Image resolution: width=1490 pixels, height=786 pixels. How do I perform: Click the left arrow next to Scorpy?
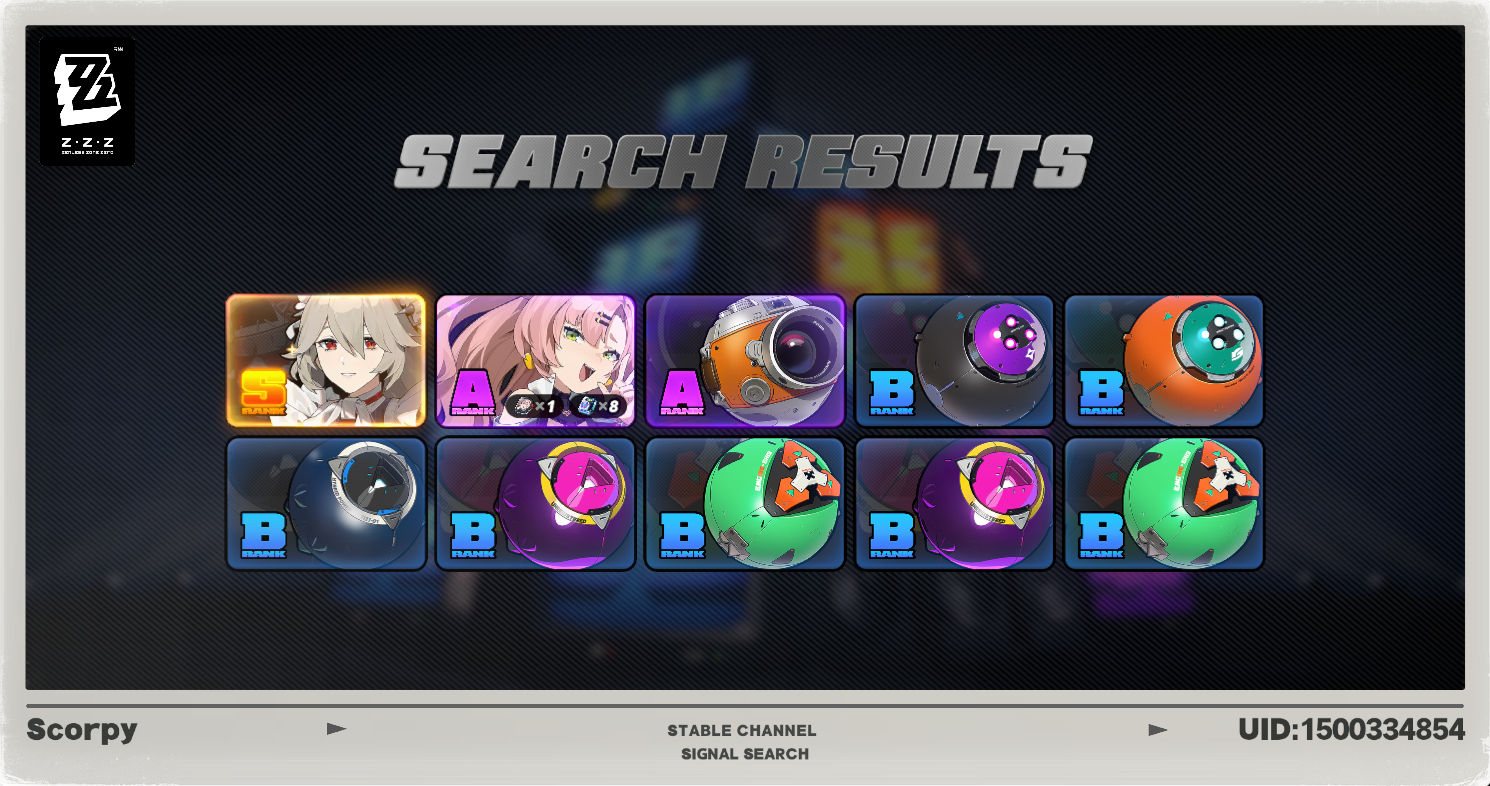338,730
